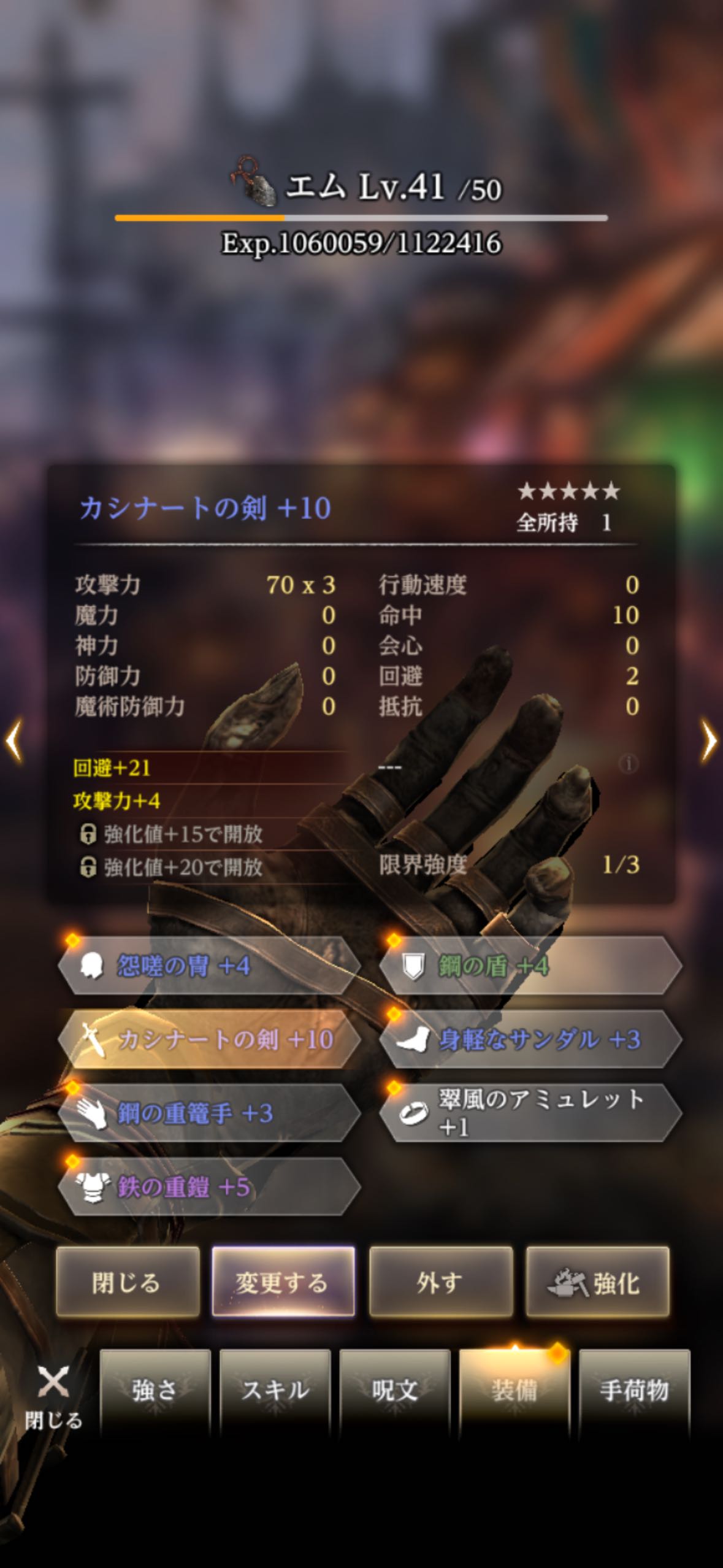The image size is (723, 1568).
Task: Select the 翠風のアミュレット +1 accessory slot
Action: tap(530, 1113)
